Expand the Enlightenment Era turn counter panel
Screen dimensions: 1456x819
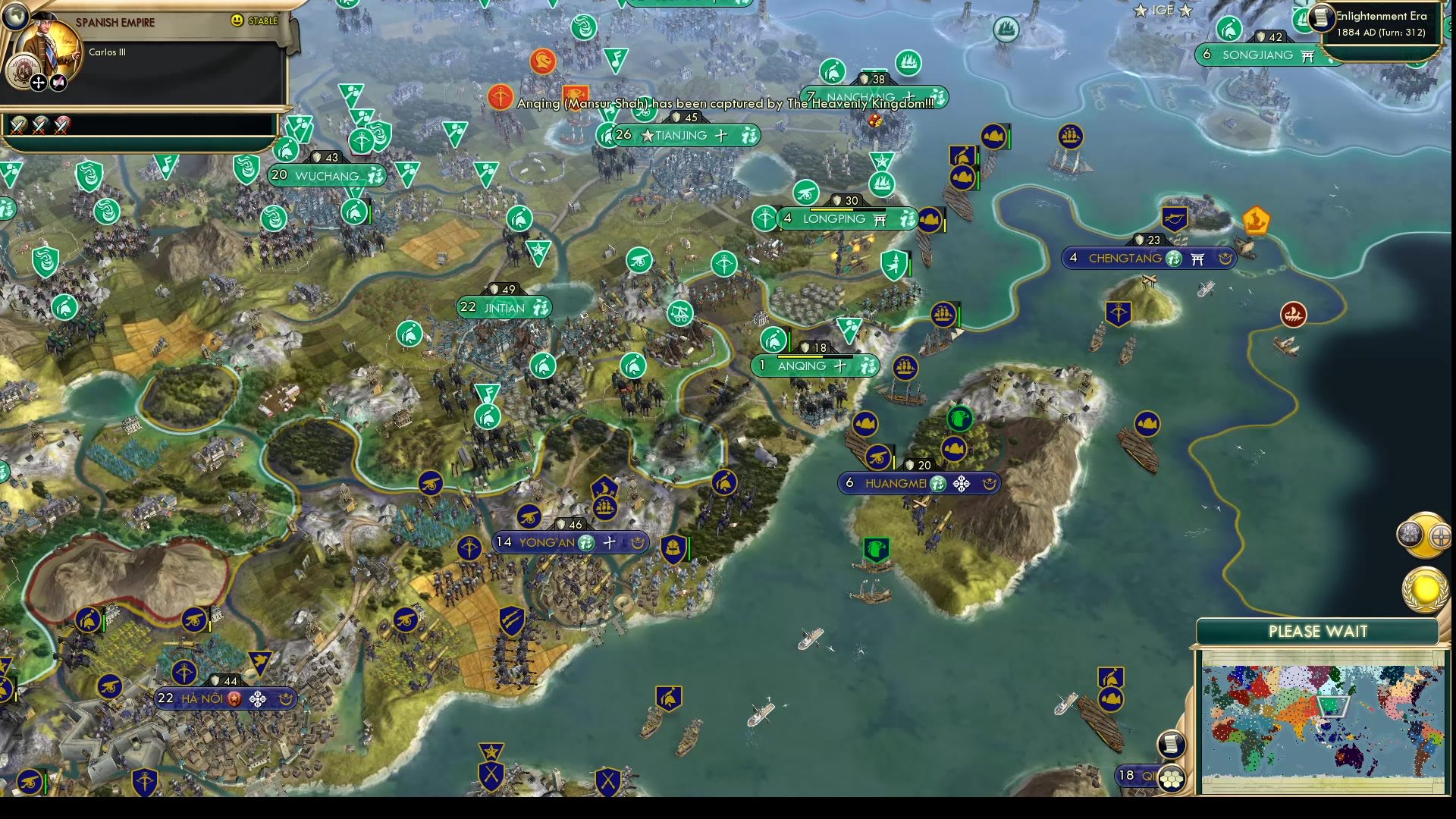coord(1380,25)
